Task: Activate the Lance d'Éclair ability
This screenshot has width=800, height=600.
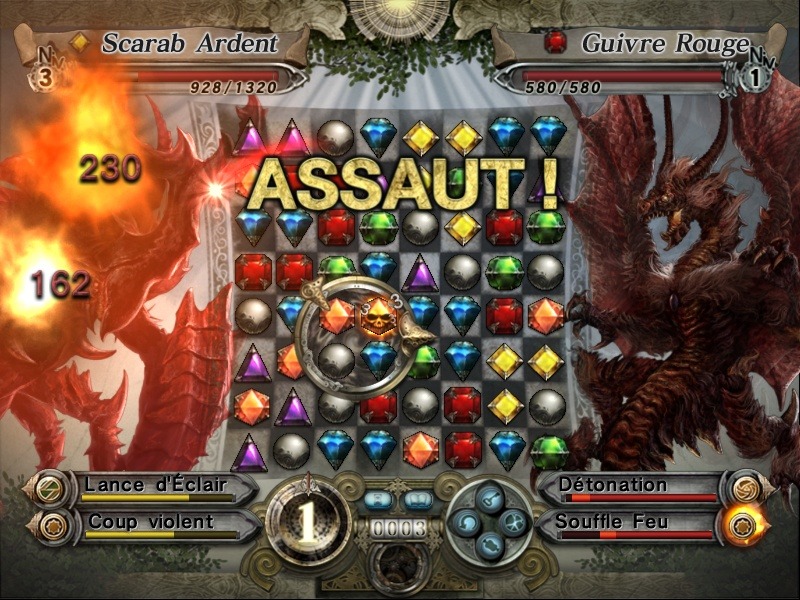Action: [155, 487]
